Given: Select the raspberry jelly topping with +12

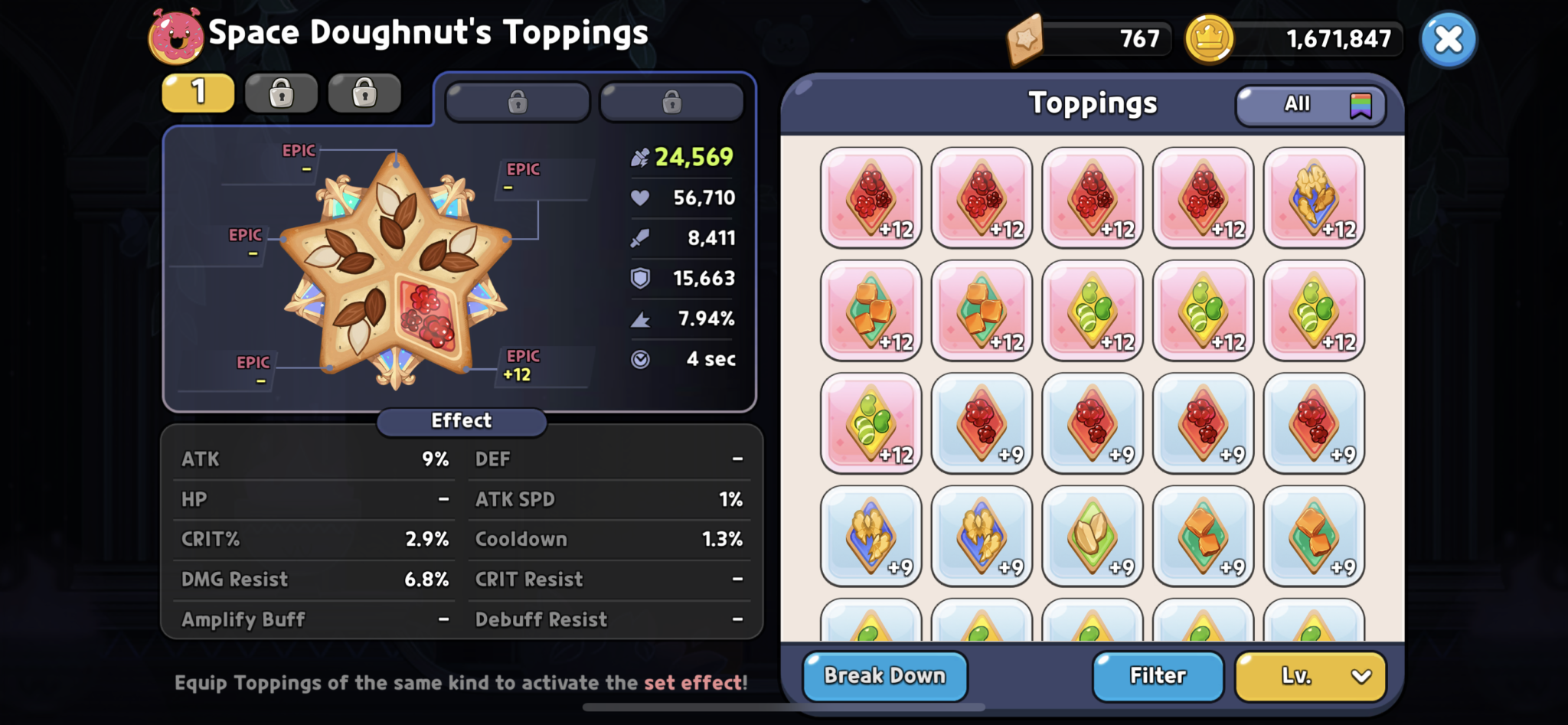Looking at the screenshot, I should coord(871,198).
